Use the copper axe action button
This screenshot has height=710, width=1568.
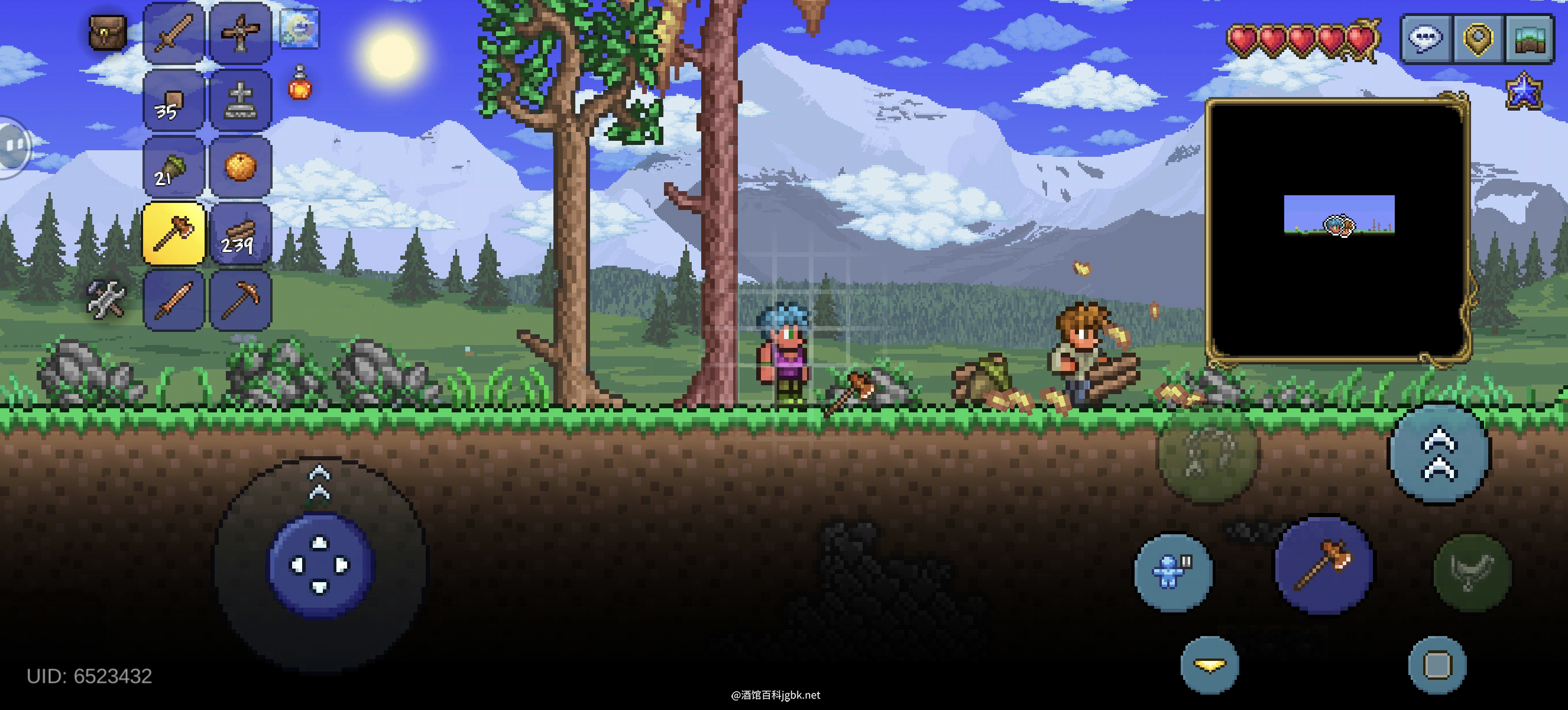click(x=1323, y=564)
